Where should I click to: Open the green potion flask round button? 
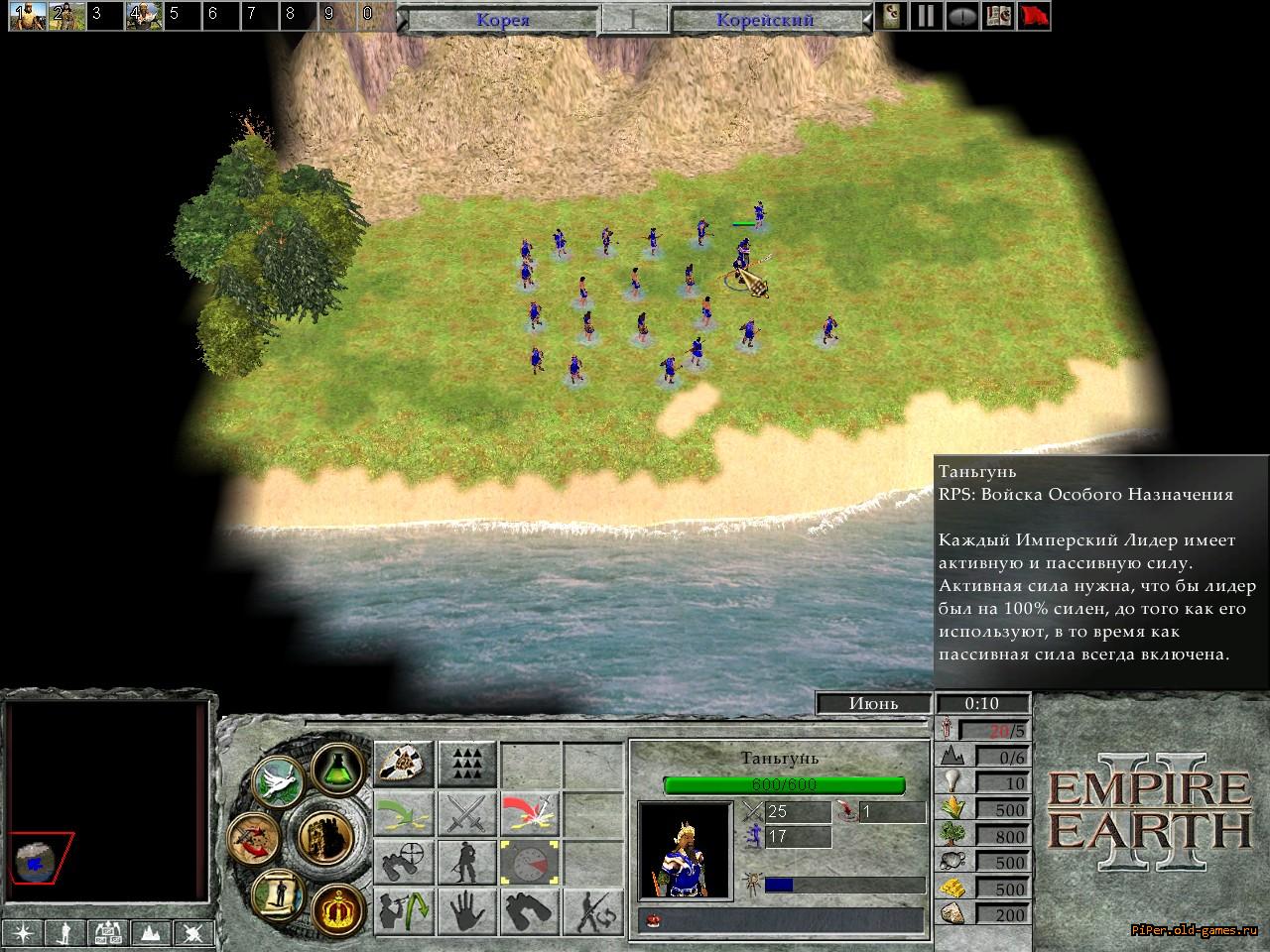coord(337,766)
